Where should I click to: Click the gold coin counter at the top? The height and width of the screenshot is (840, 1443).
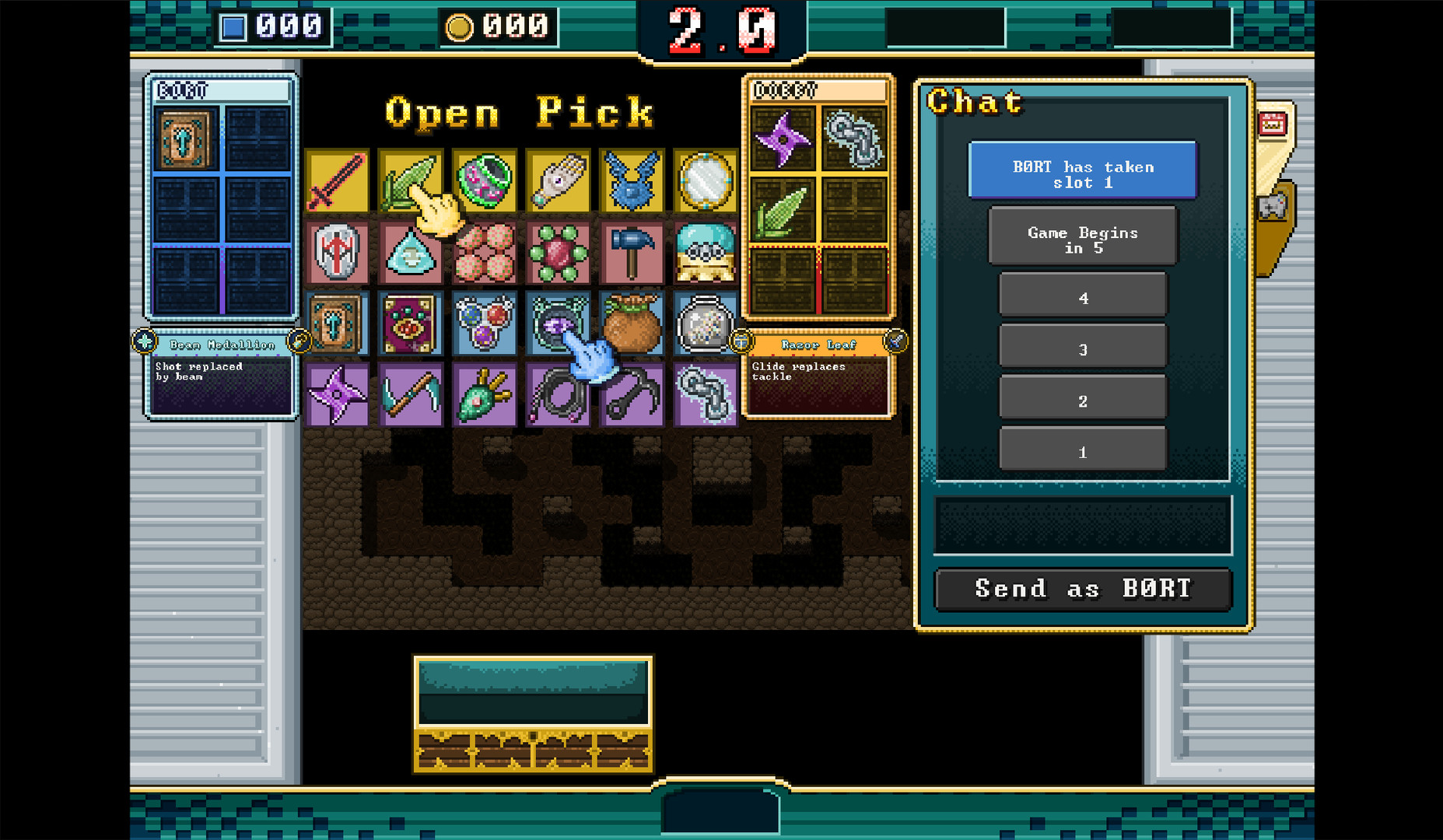pos(498,25)
